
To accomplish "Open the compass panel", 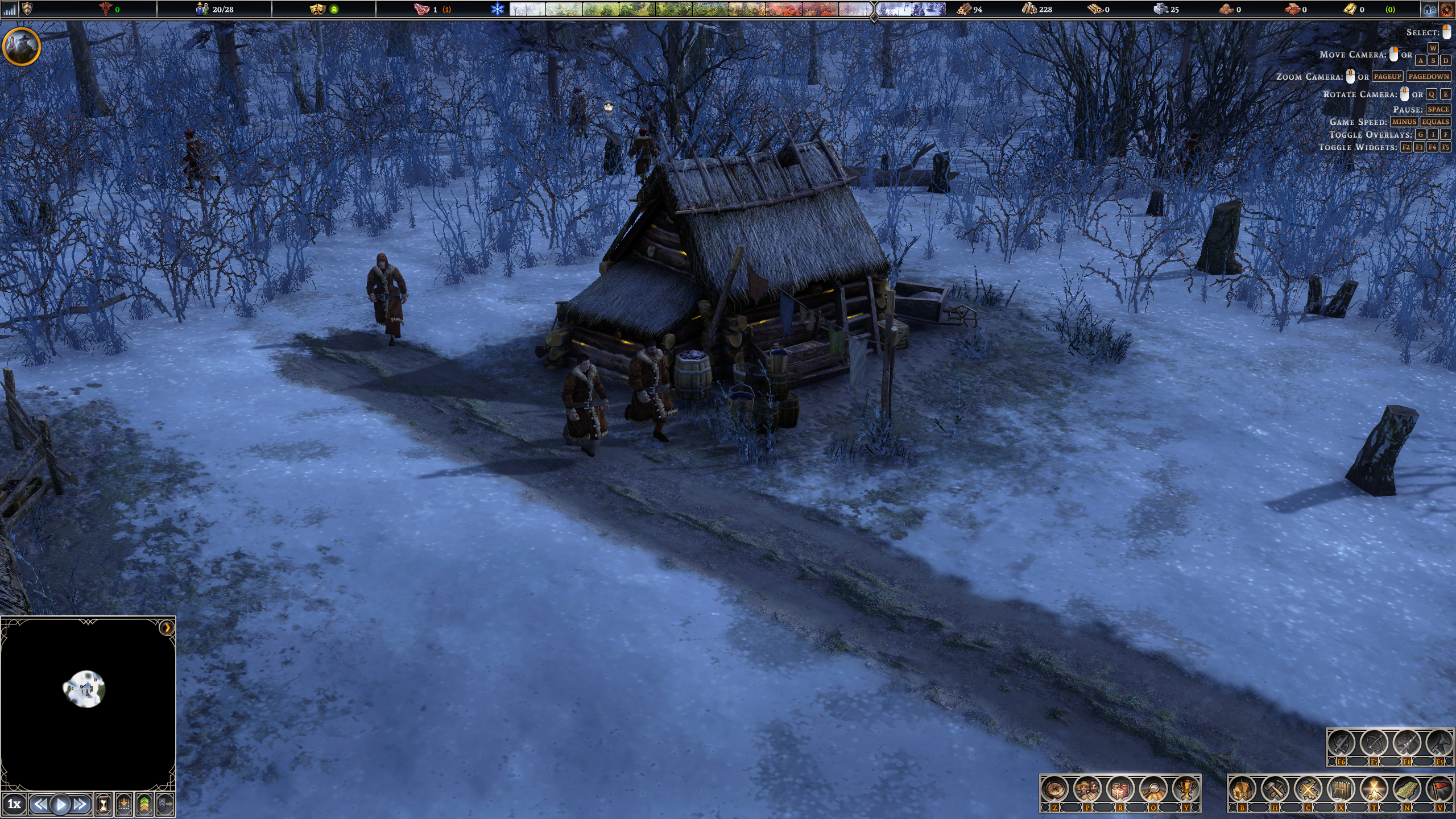I will tap(1055, 789).
